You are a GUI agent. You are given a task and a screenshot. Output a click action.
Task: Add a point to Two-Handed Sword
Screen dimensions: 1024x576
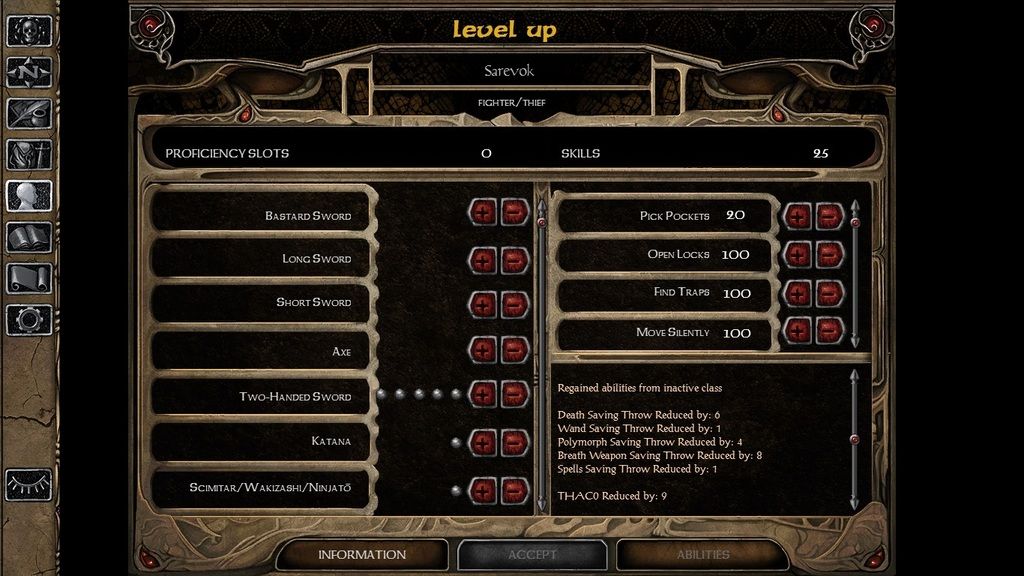pyautogui.click(x=483, y=394)
